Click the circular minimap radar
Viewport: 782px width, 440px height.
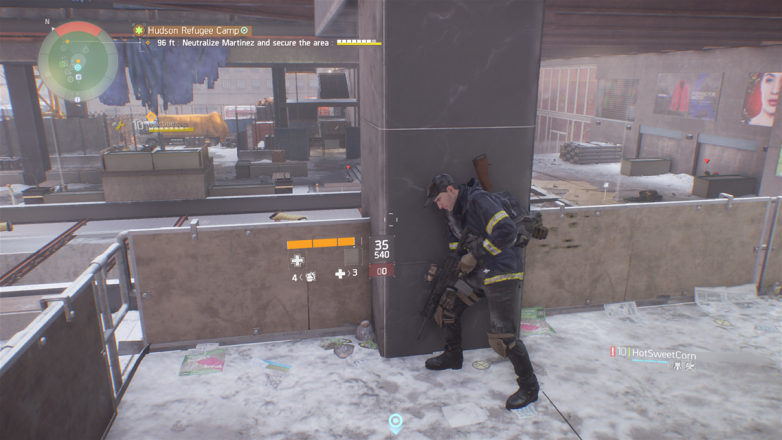tap(78, 60)
